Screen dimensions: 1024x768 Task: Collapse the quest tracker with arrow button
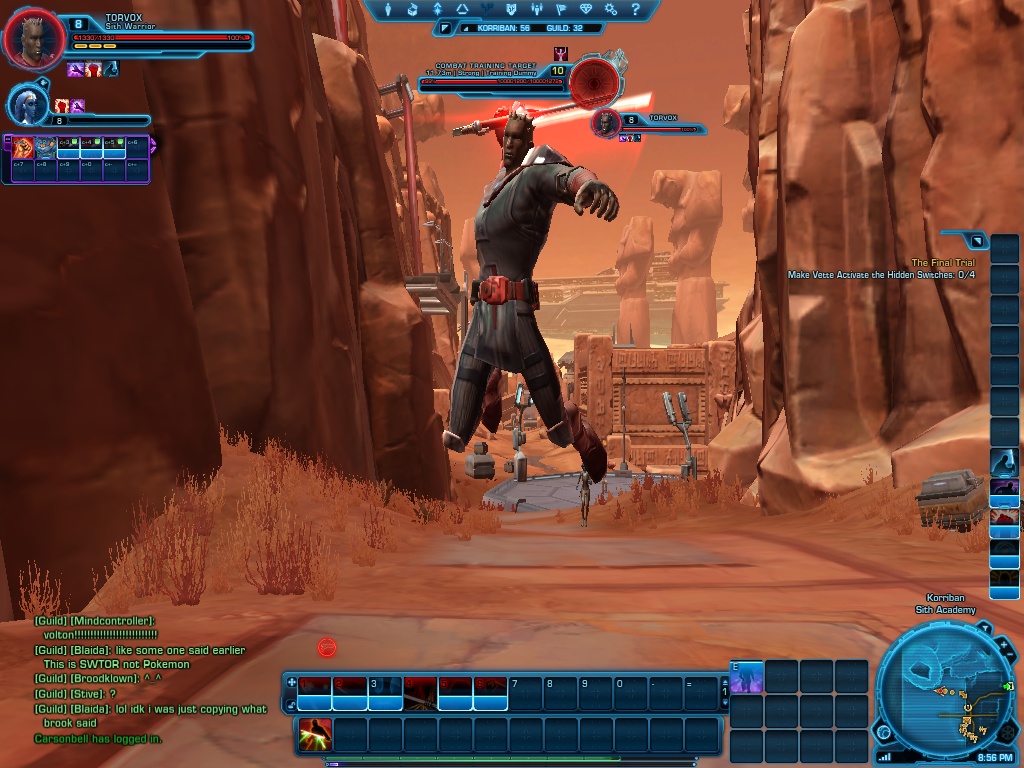[975, 240]
